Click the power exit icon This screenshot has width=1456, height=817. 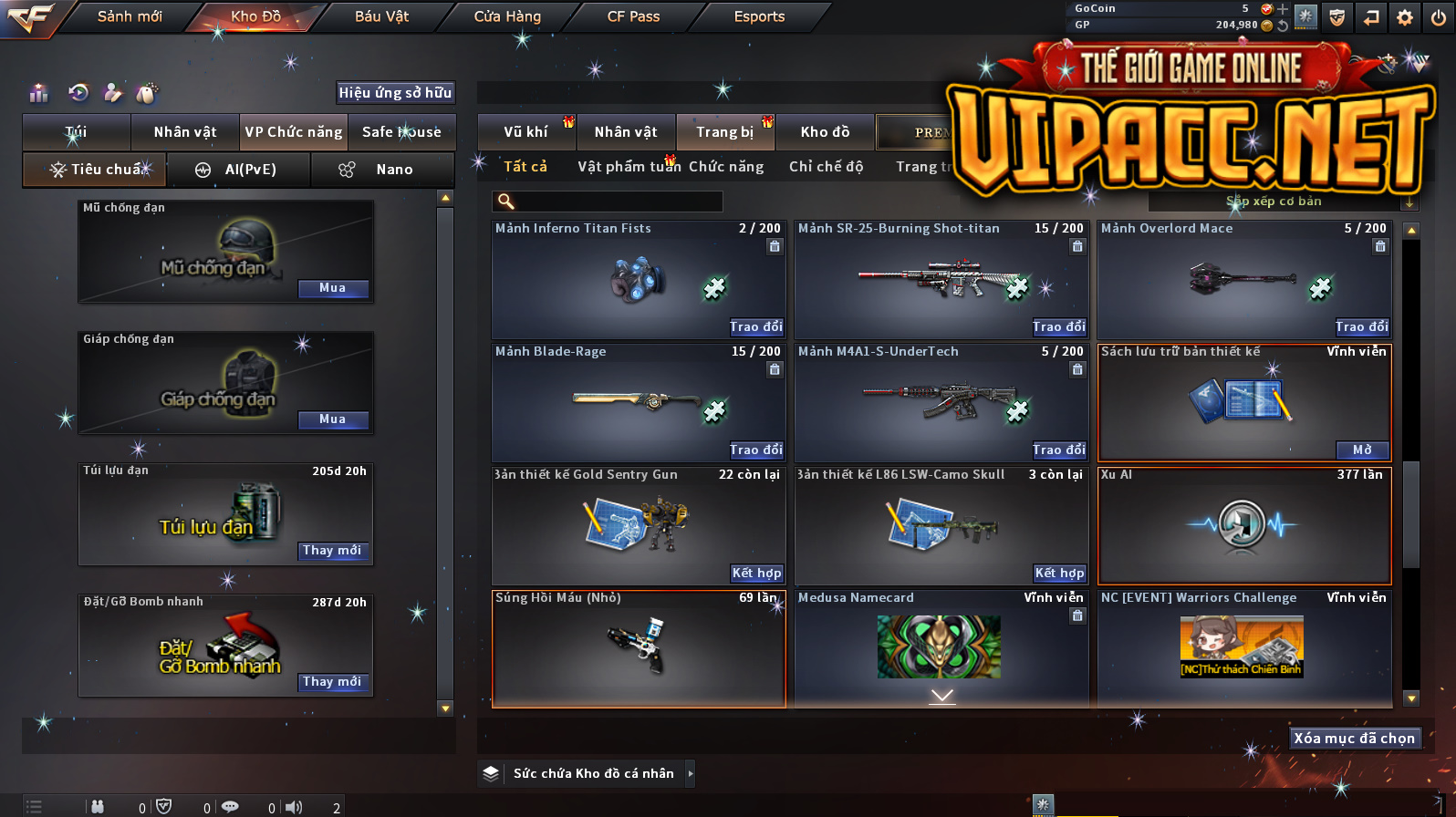[1439, 17]
